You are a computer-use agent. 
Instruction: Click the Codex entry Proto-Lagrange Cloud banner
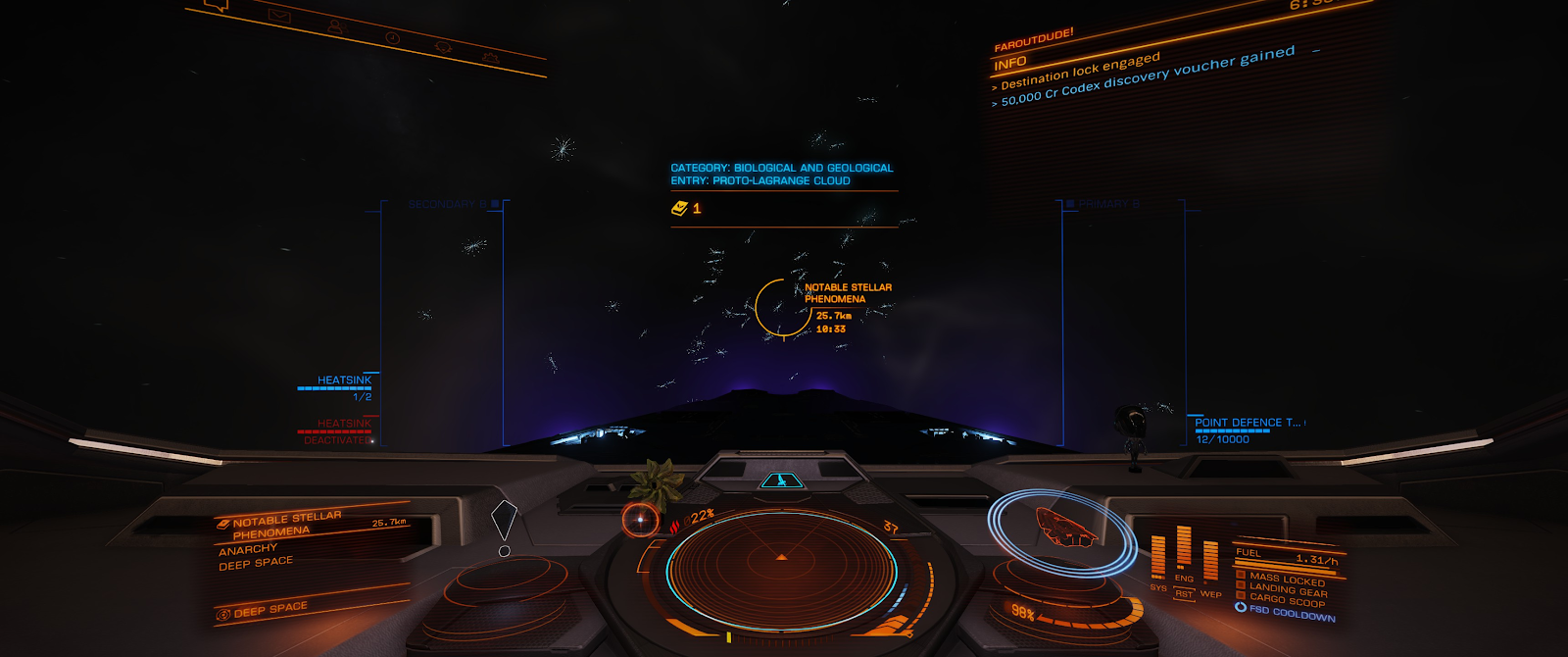pyautogui.click(x=781, y=175)
